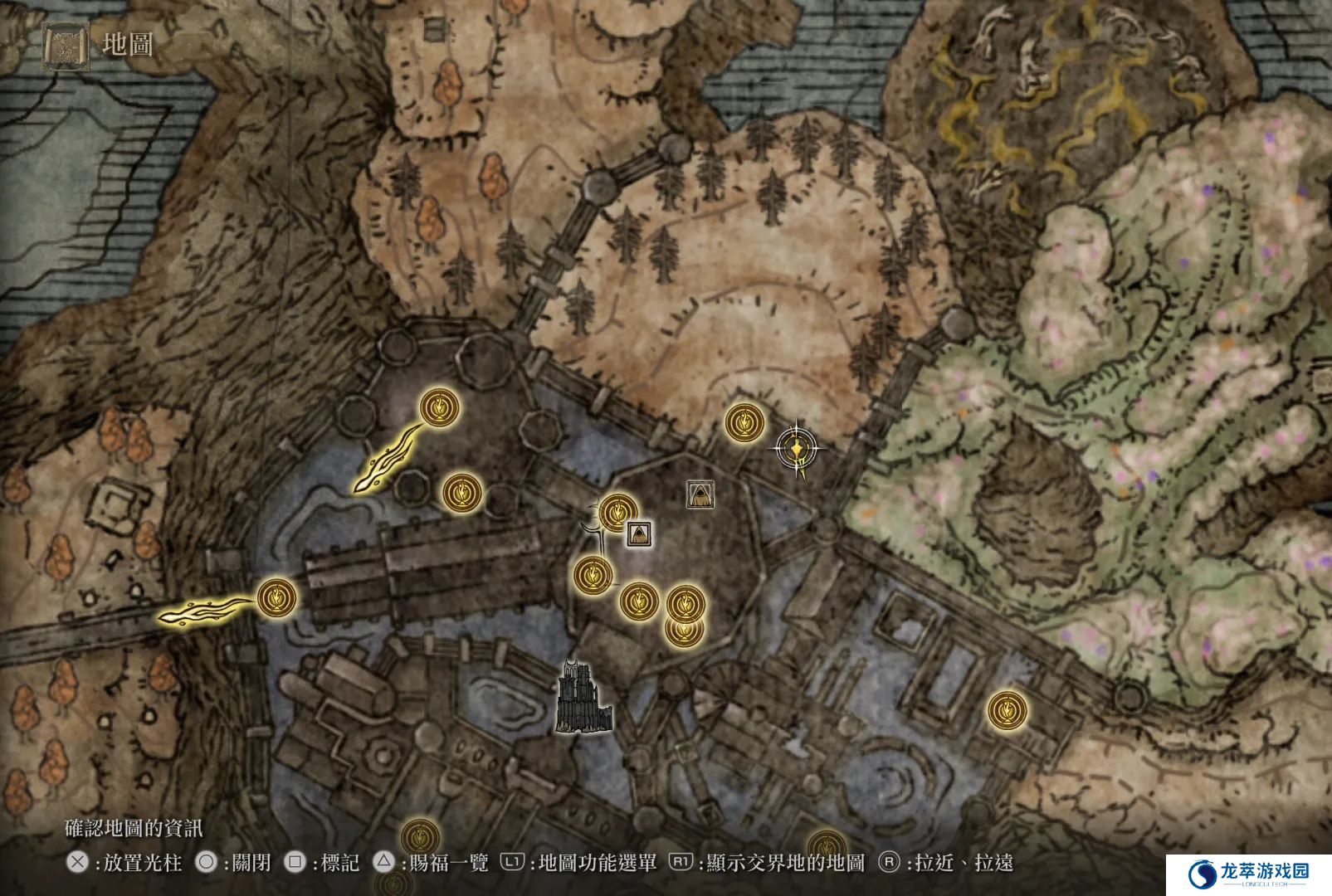Open the 龙萃游戏园 watermark logo
Screen dimensions: 1332x896
(1249, 874)
